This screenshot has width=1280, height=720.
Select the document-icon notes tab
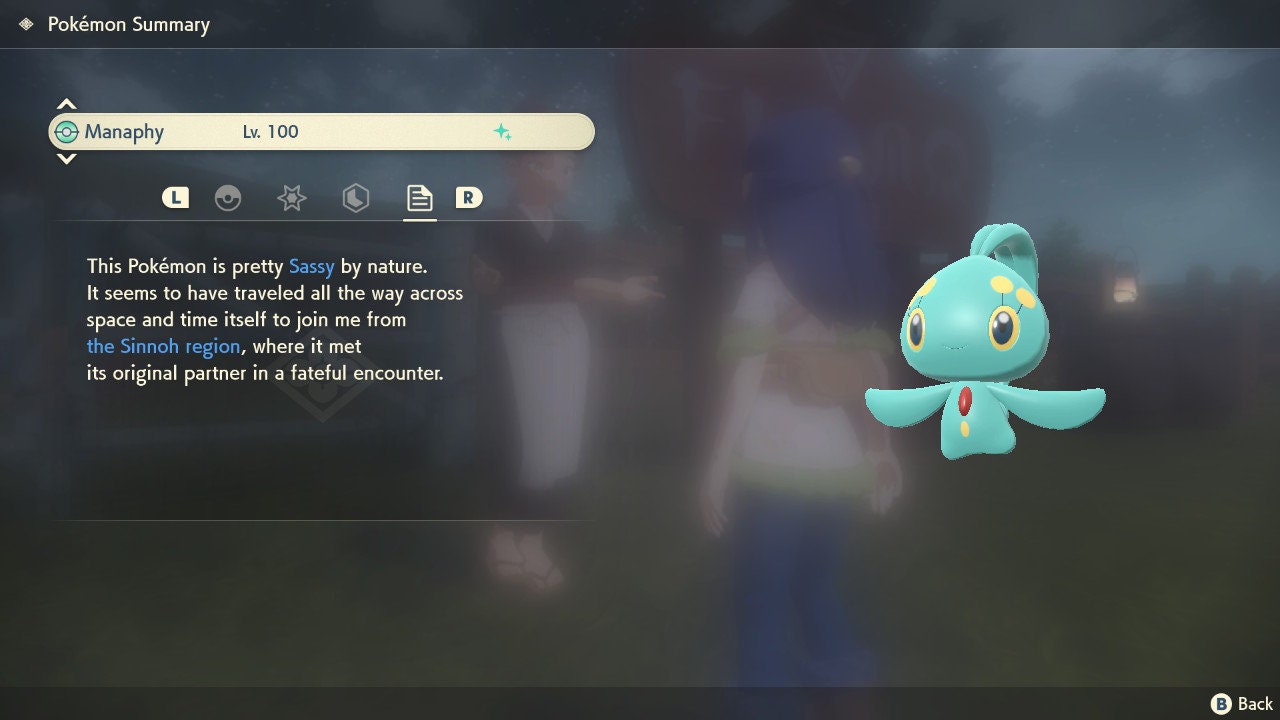pos(419,198)
